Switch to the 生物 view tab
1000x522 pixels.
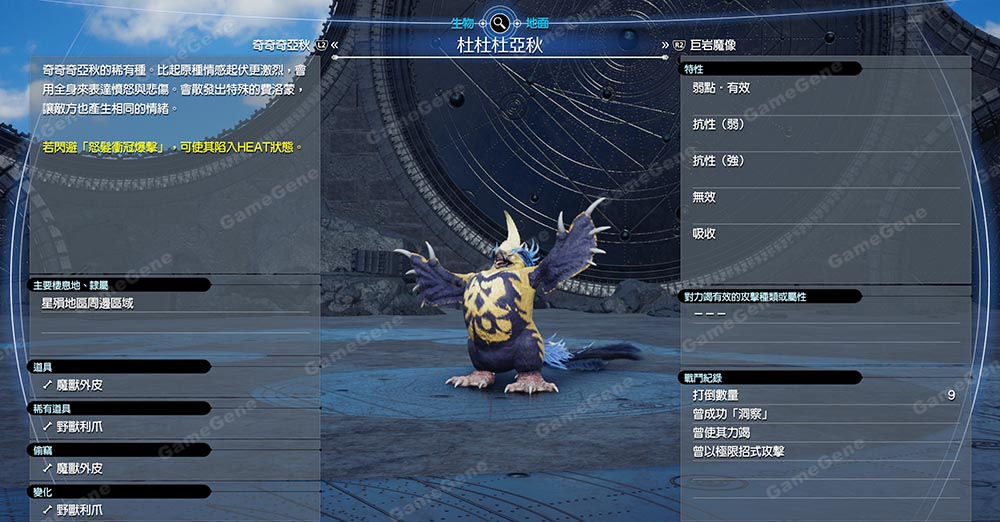[x=462, y=22]
